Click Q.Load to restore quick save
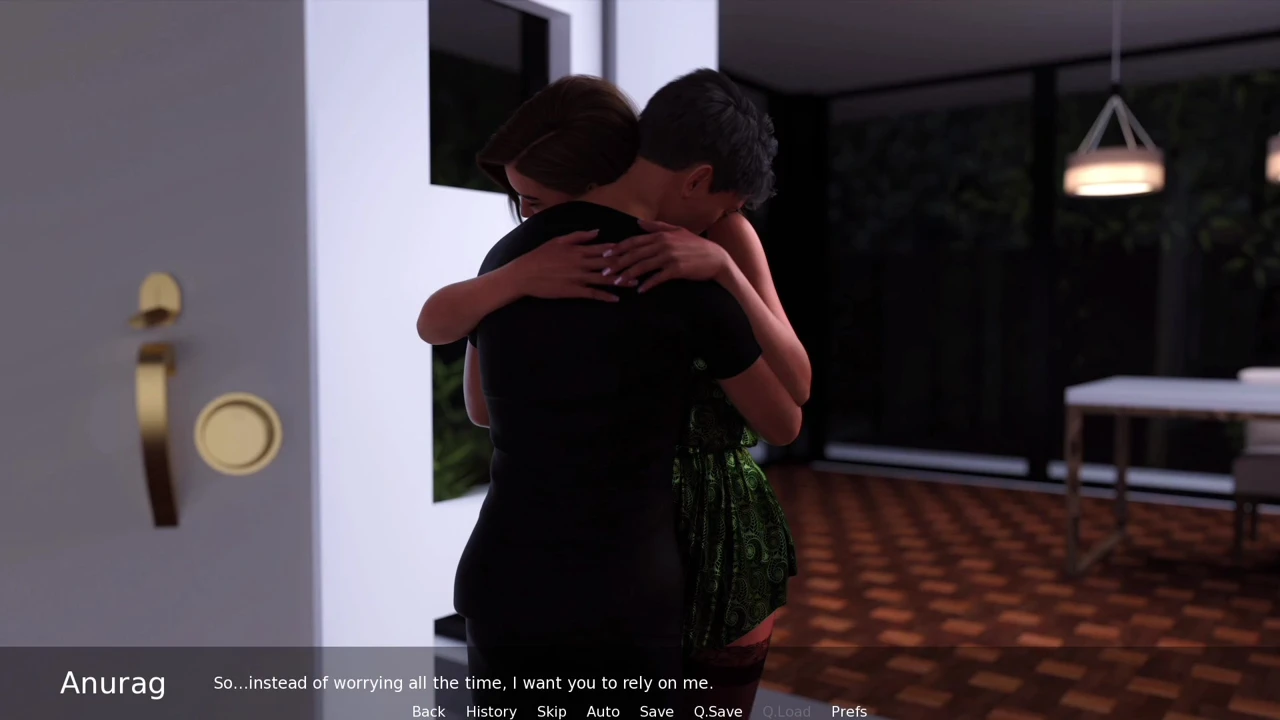 pyautogui.click(x=786, y=711)
